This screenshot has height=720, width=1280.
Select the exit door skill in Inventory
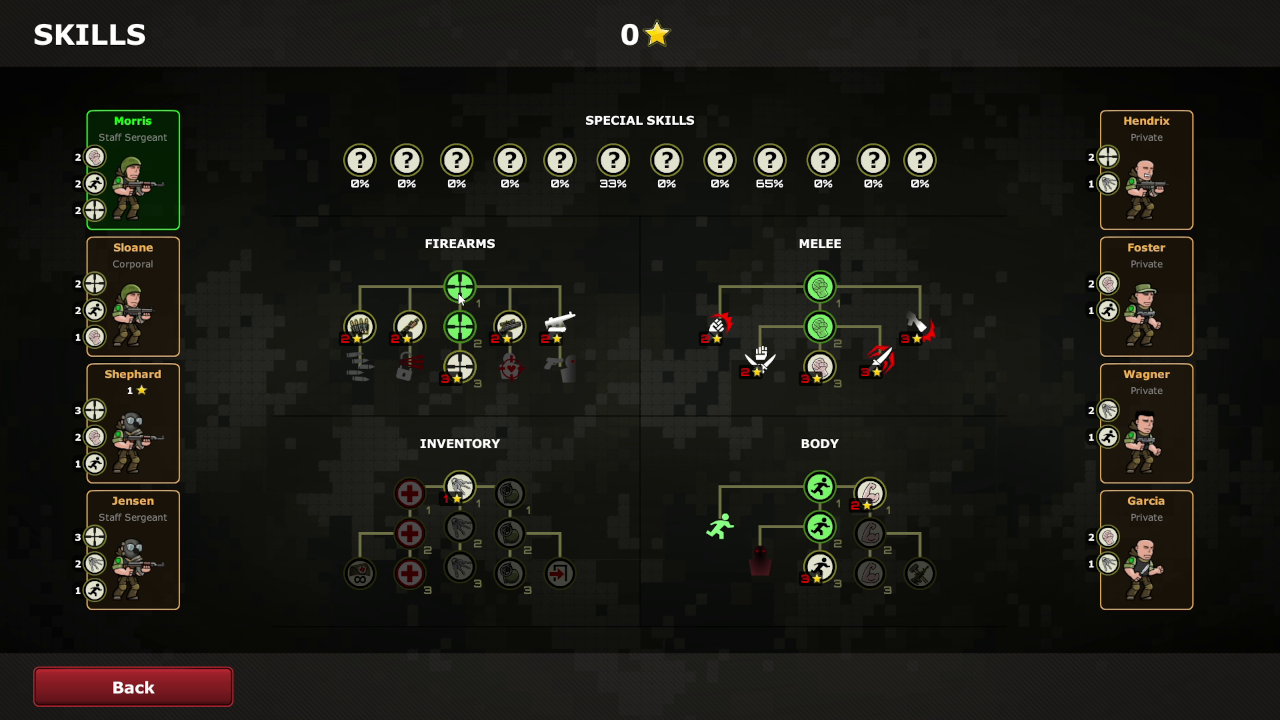[x=559, y=573]
